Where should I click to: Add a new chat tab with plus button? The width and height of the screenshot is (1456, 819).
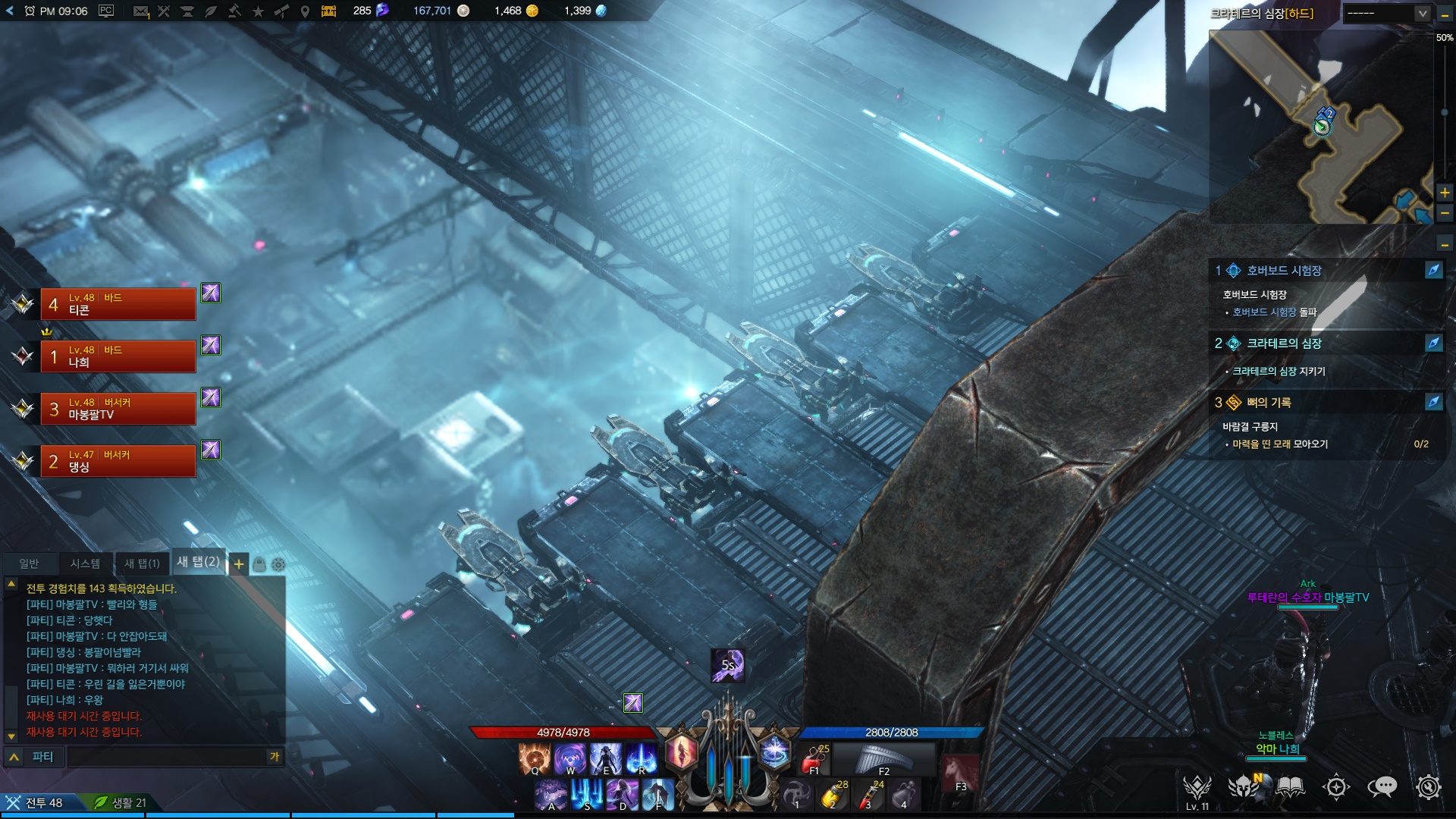pyautogui.click(x=239, y=564)
